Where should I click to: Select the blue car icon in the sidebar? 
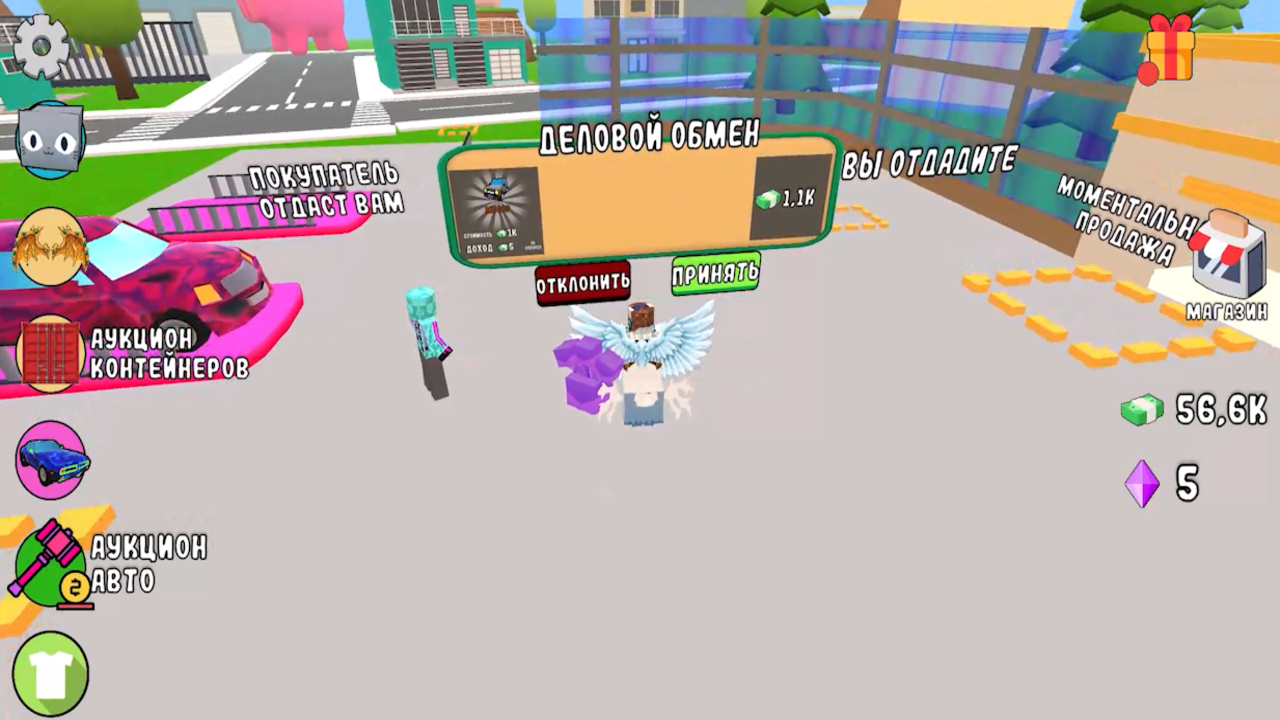point(52,460)
